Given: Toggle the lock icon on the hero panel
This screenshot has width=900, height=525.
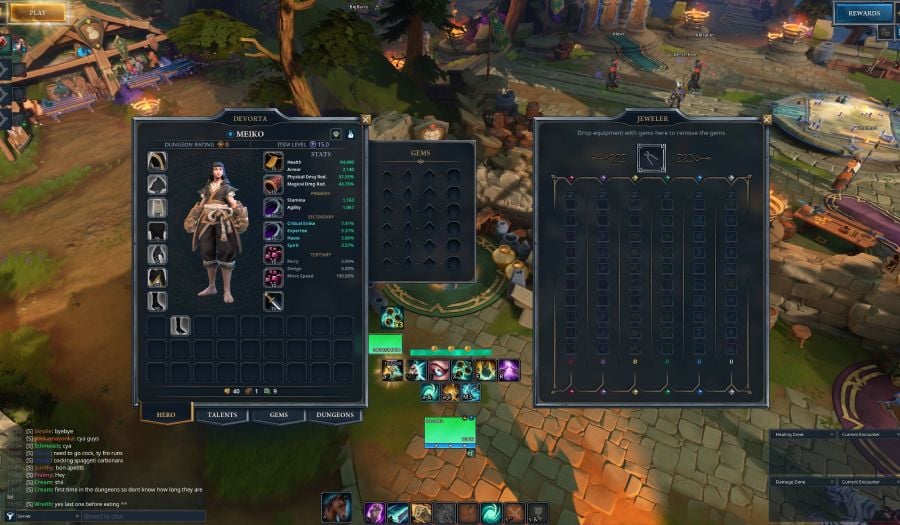Looking at the screenshot, I should 350,134.
